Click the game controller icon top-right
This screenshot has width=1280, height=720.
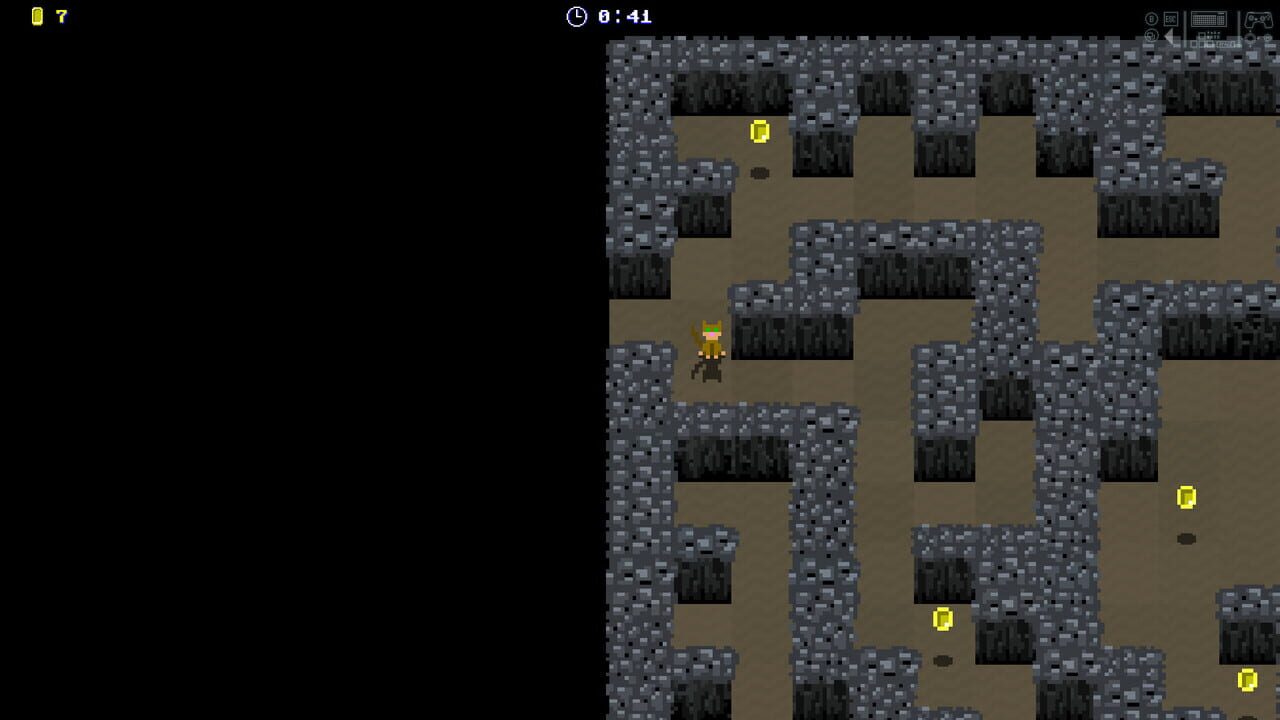(x=1259, y=20)
